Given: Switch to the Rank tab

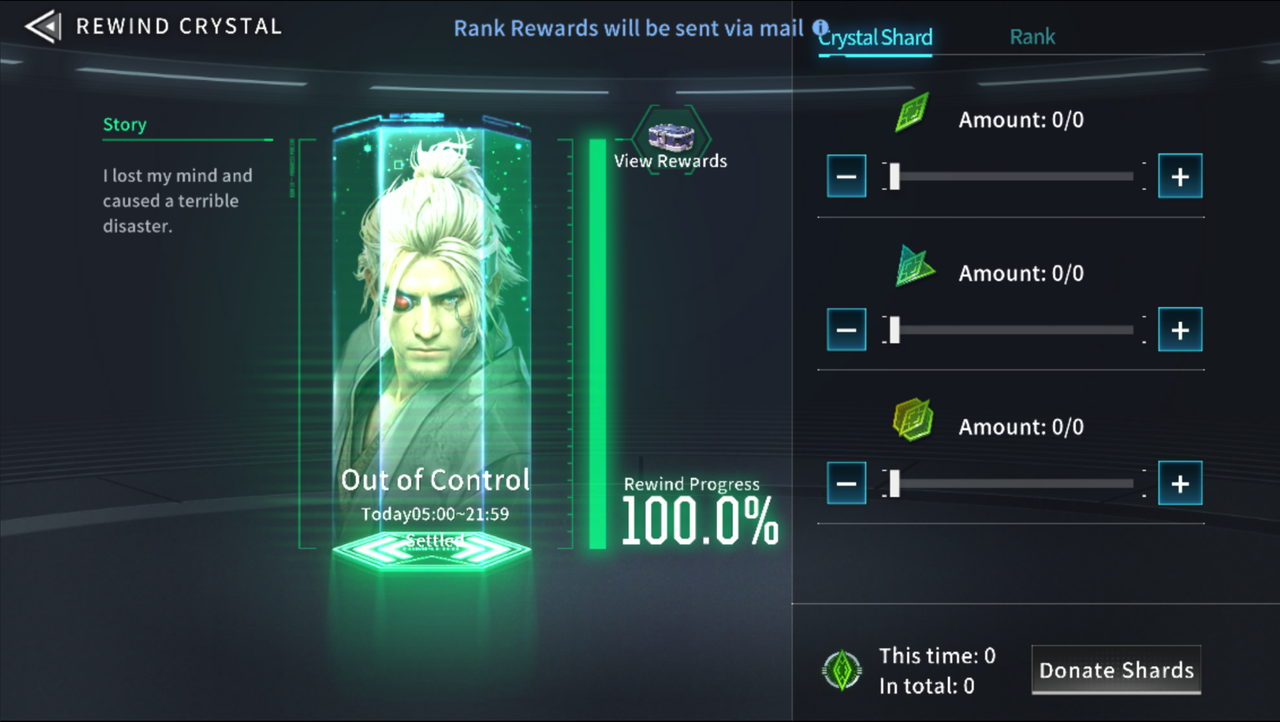Looking at the screenshot, I should tap(1032, 36).
